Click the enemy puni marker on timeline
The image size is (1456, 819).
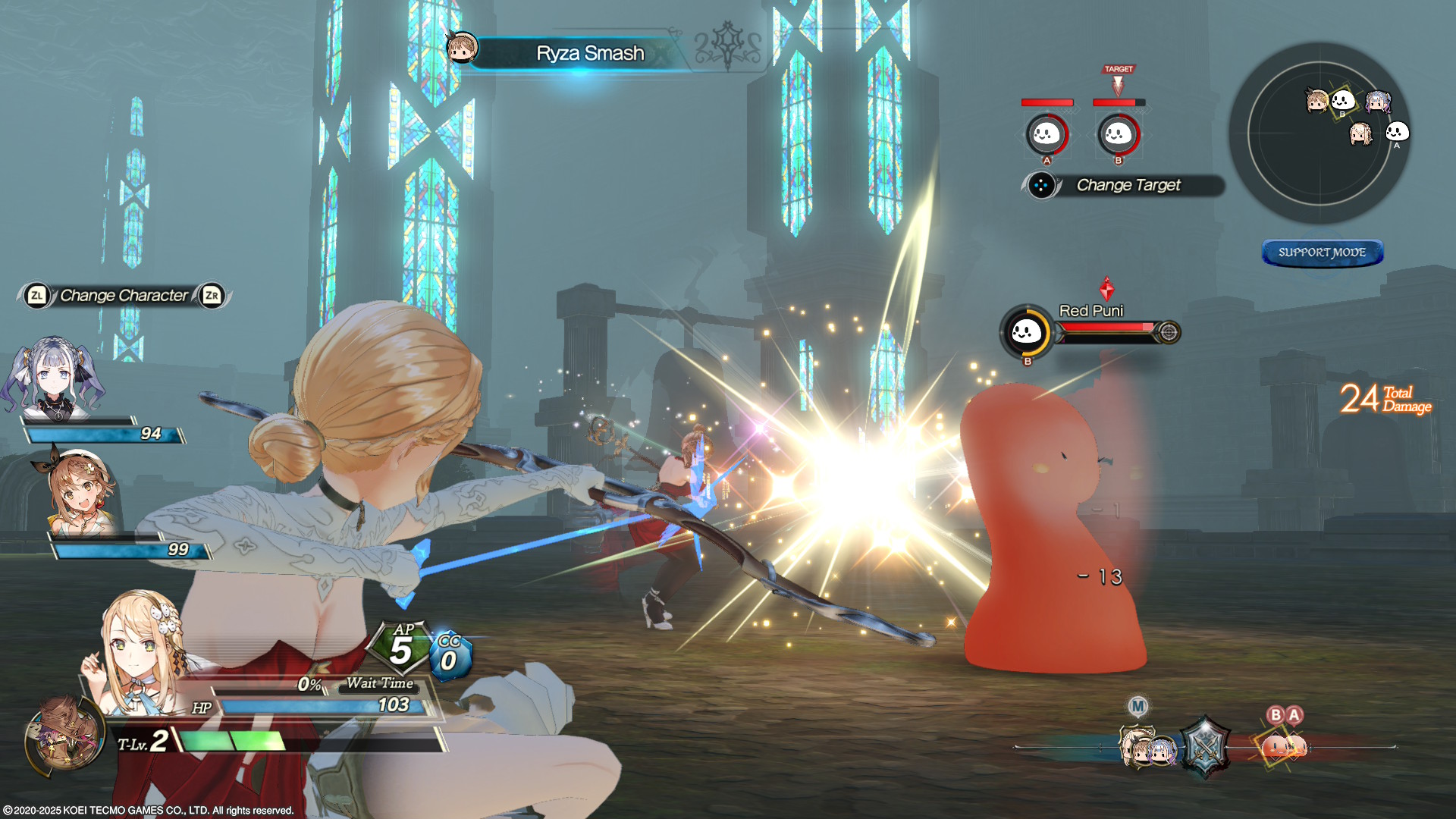click(x=1283, y=746)
